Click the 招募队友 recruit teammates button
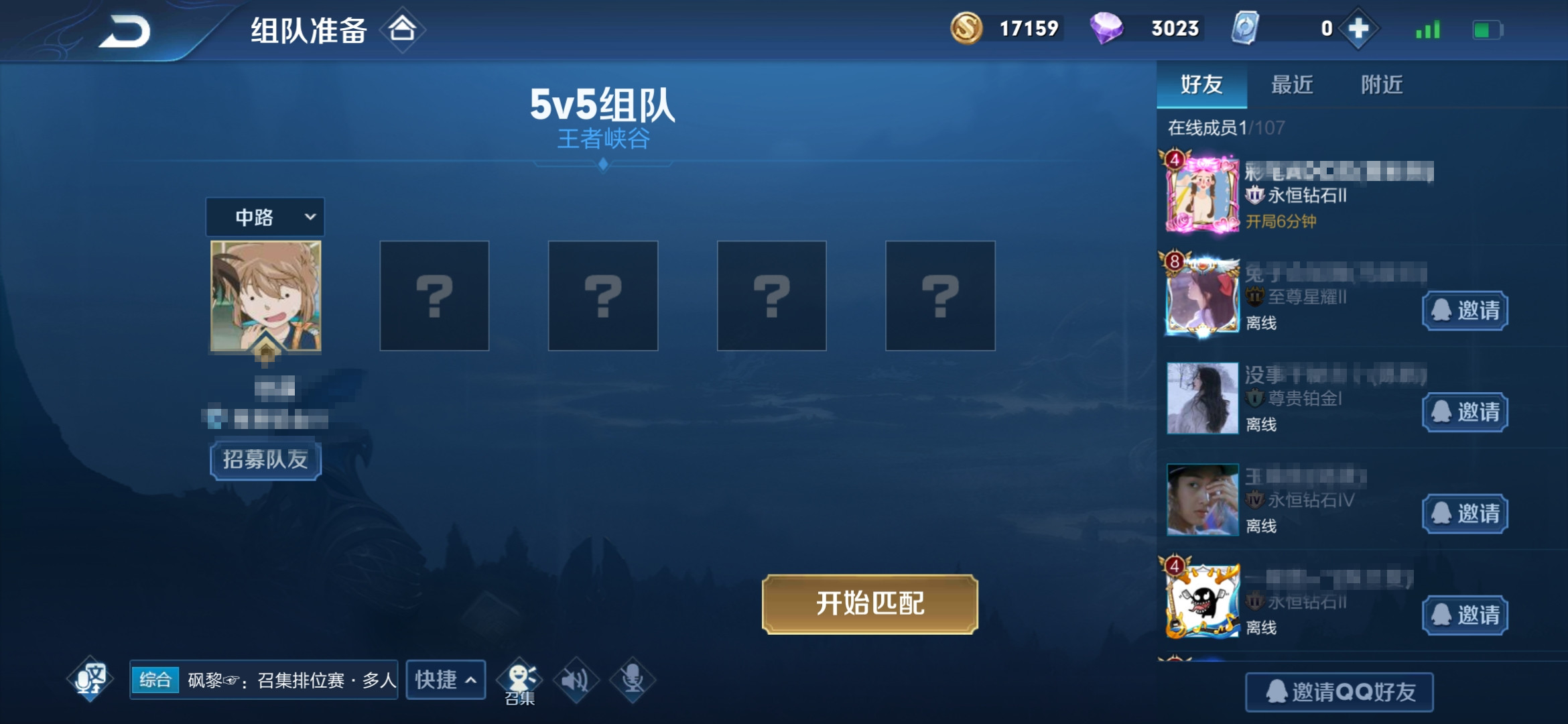 coord(265,460)
